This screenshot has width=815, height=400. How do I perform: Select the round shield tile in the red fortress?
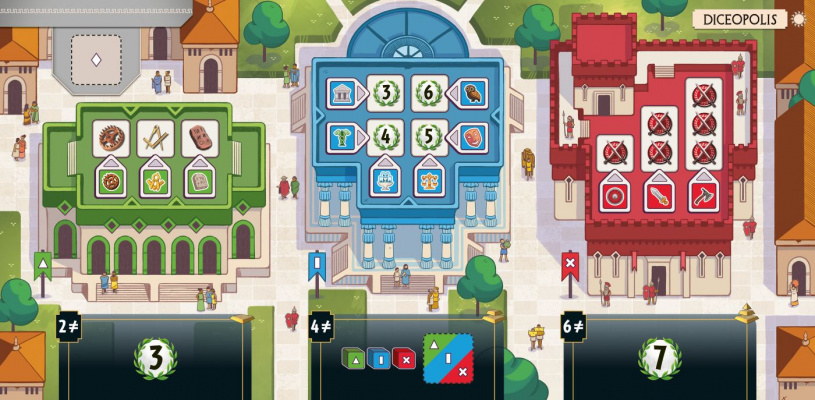[x=615, y=194]
